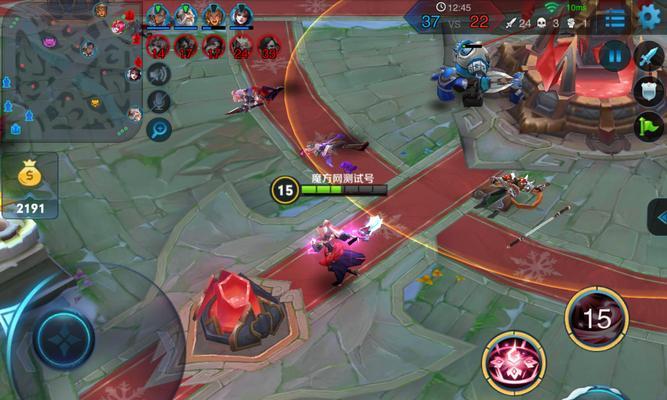Tap the blue pause button
The height and width of the screenshot is (400, 667).
[x=615, y=55]
